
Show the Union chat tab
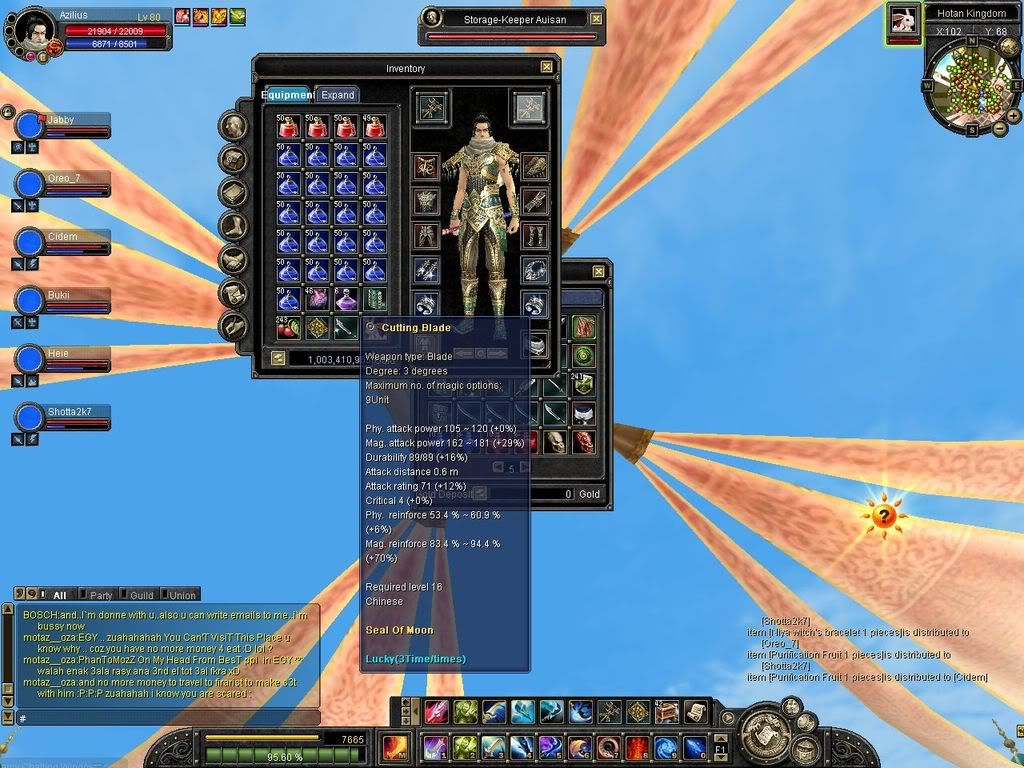pyautogui.click(x=181, y=595)
